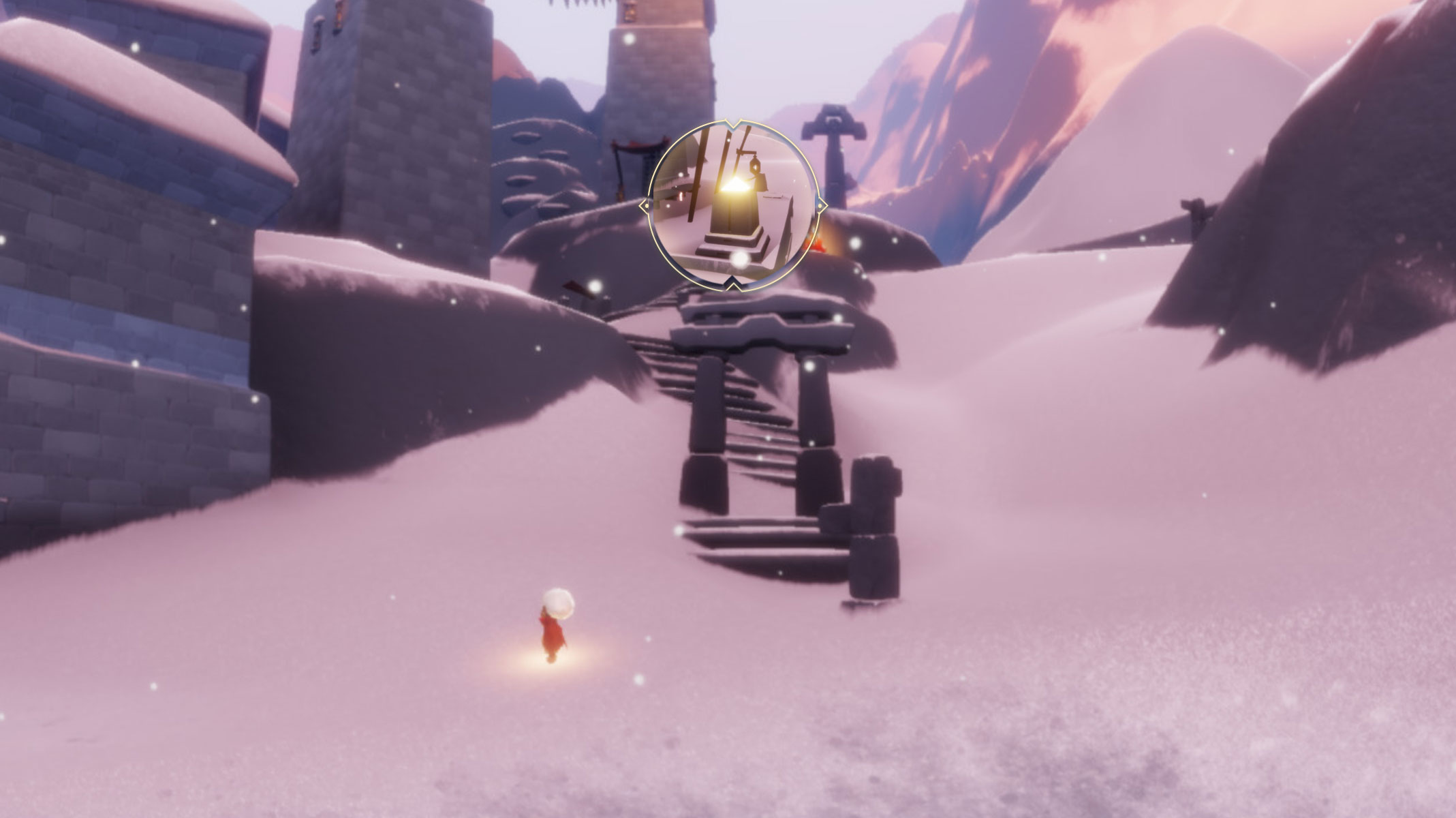
Task: Select the circular lantern objective marker
Action: [x=732, y=205]
